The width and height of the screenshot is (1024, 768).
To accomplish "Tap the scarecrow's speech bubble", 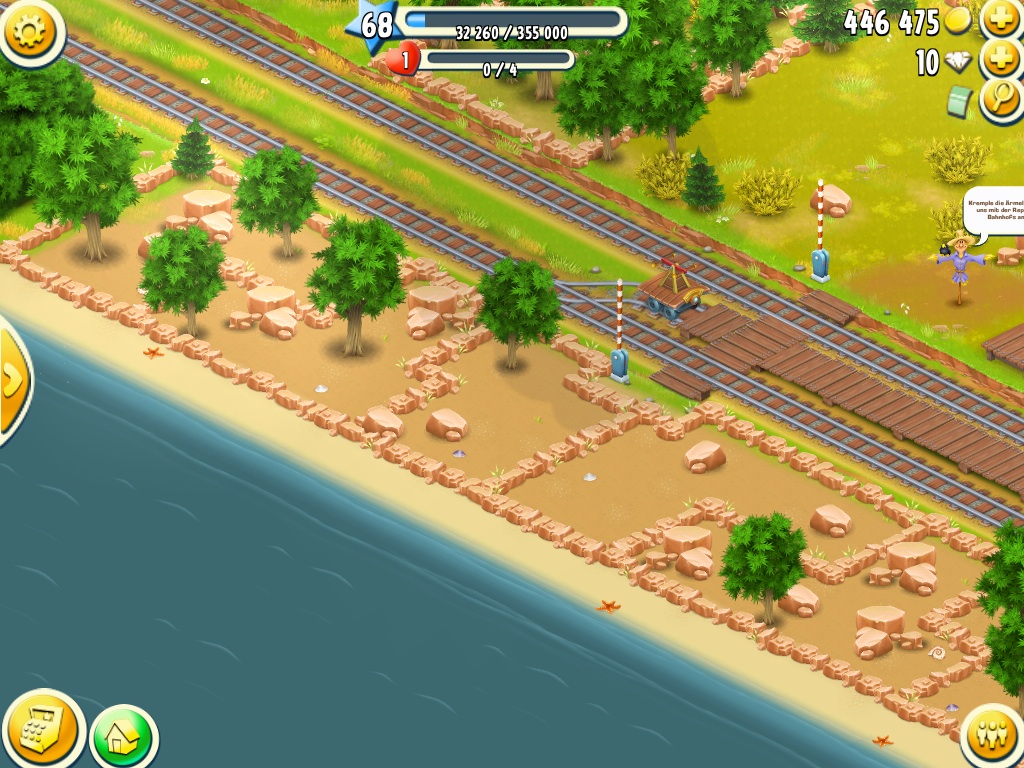I will pyautogui.click(x=995, y=213).
